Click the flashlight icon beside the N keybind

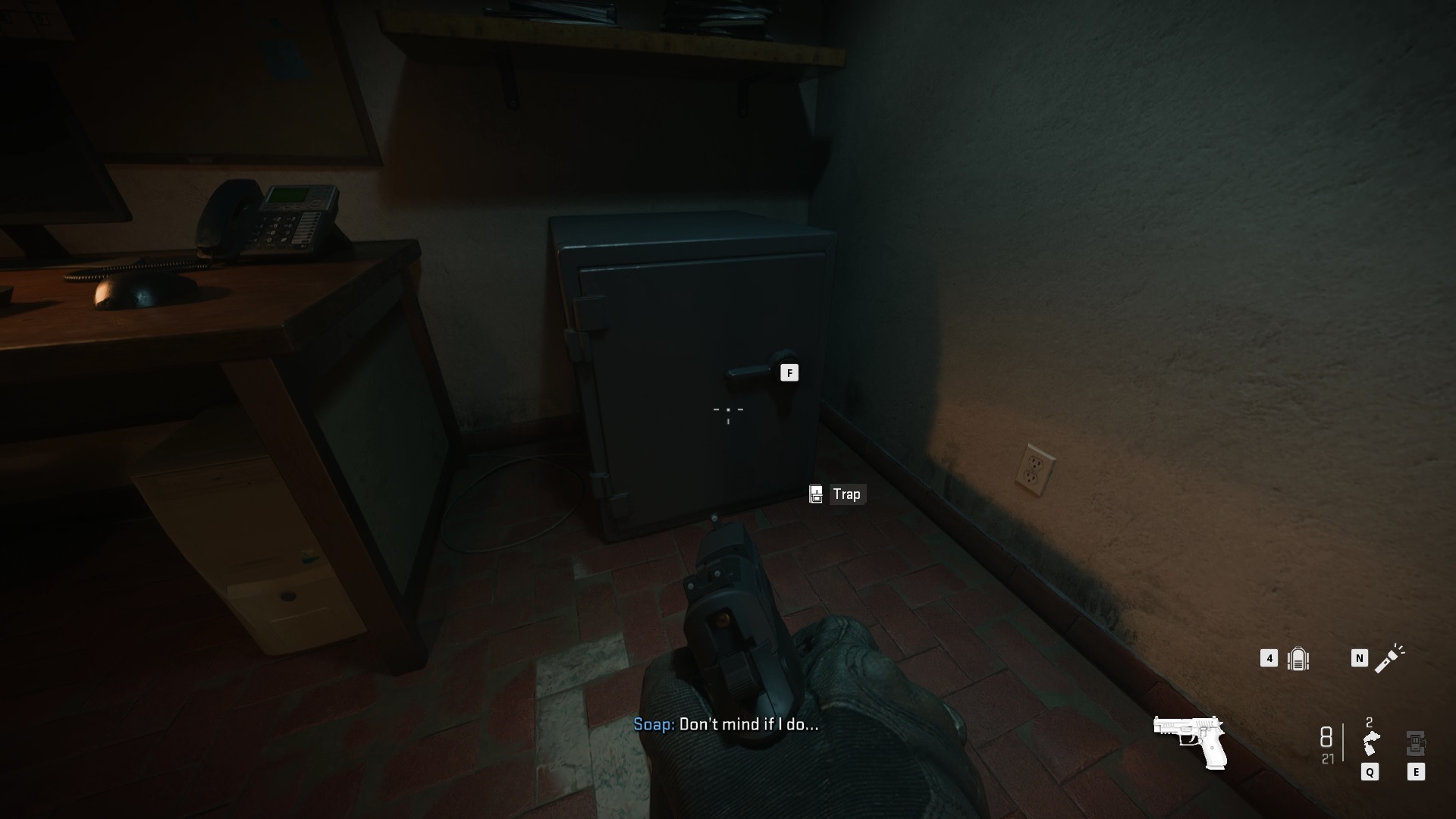pyautogui.click(x=1390, y=659)
